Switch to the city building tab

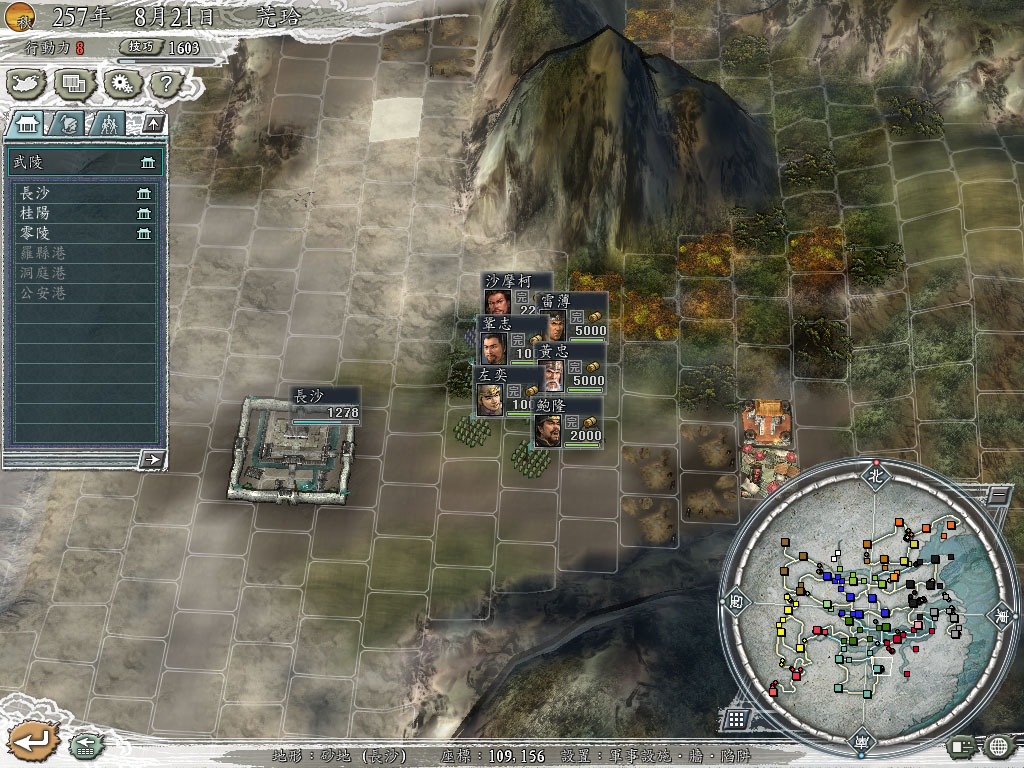click(26, 124)
